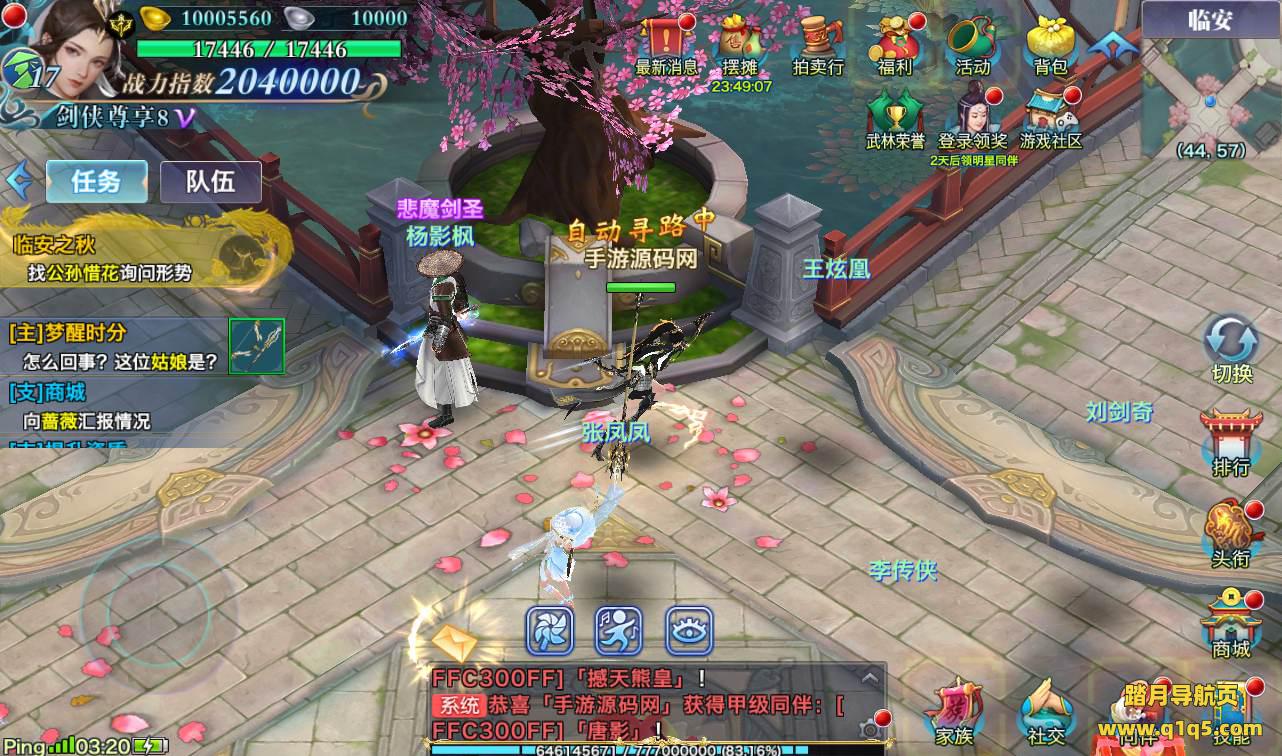1282x756 pixels.
Task: Open the 武林荣誉 trophy icon
Action: [895, 115]
